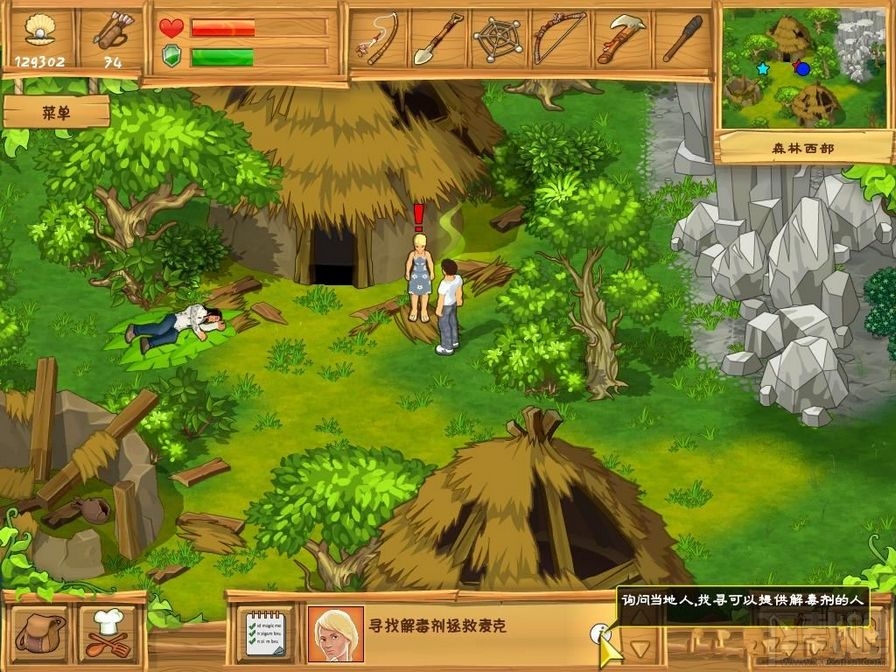Click the blonde woman quest portrait
Screen dimensions: 896x672
(x=334, y=633)
